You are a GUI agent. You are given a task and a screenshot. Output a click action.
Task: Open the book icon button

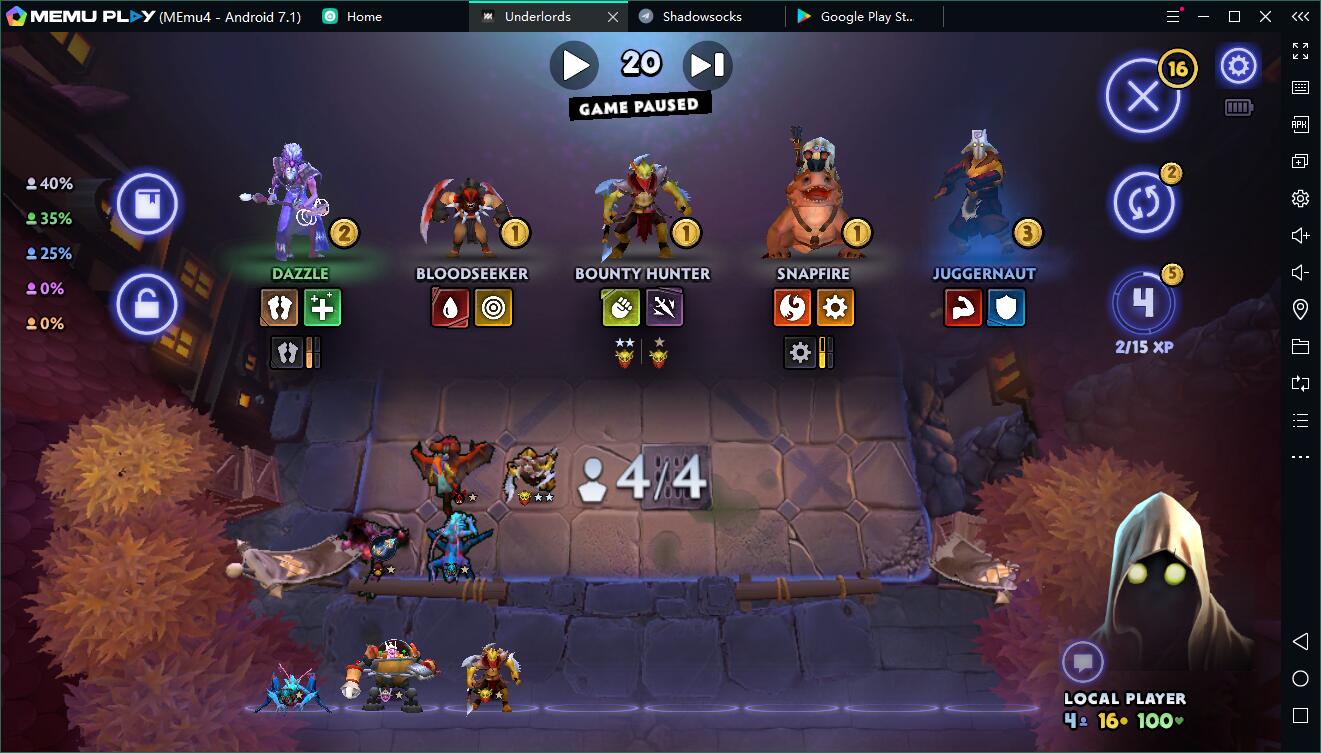click(147, 204)
